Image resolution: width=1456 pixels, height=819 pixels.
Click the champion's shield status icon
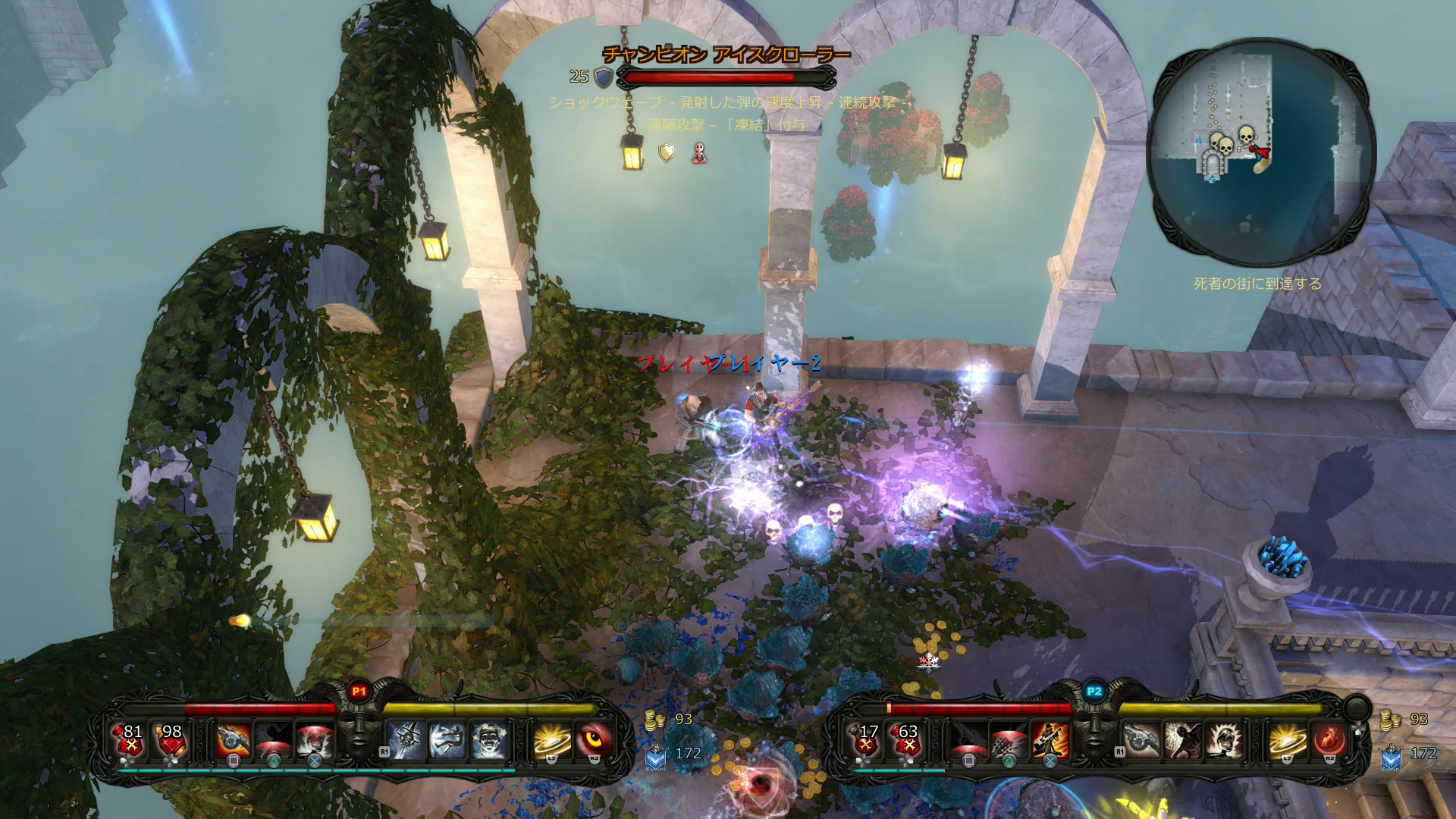coord(666,153)
